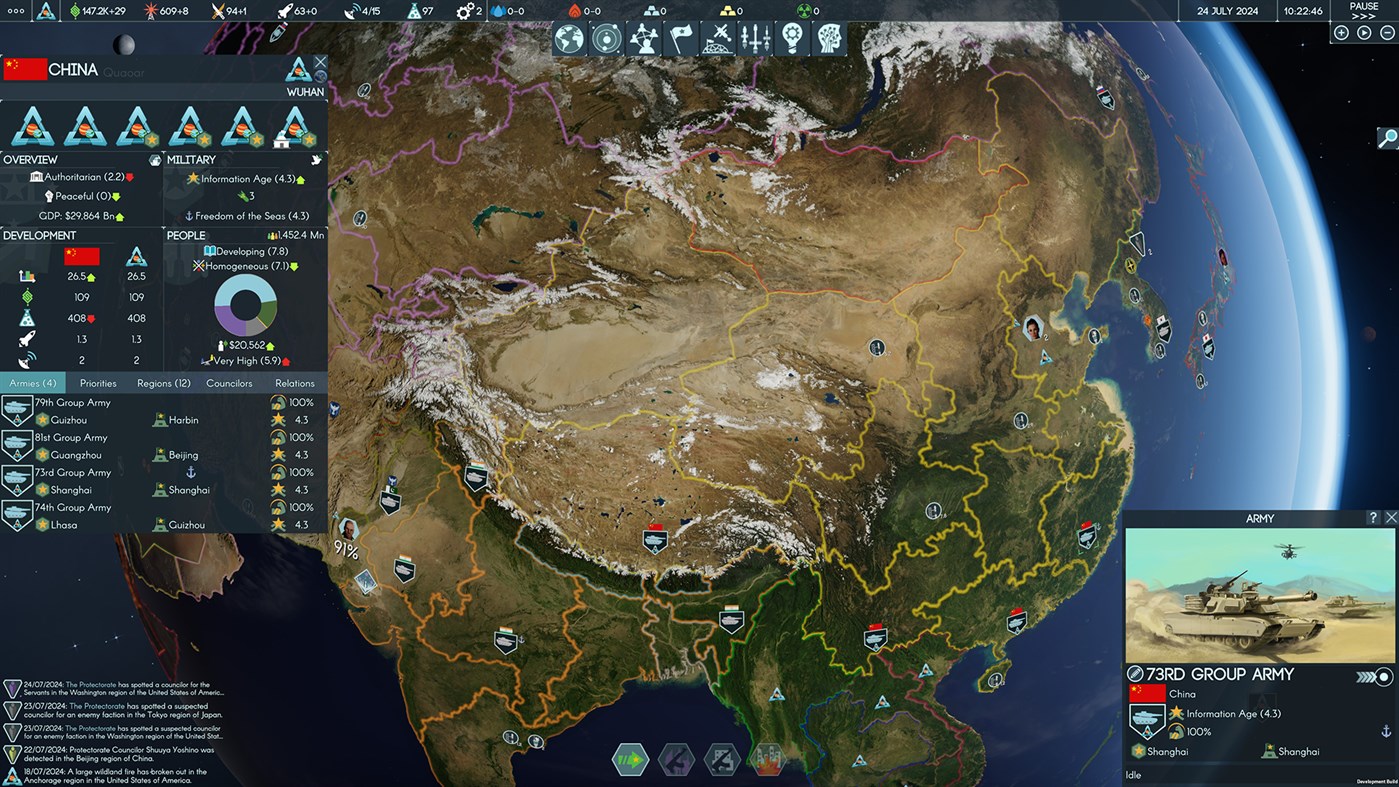This screenshot has width=1399, height=787.
Task: Switch to the solar system view icon
Action: 604,38
